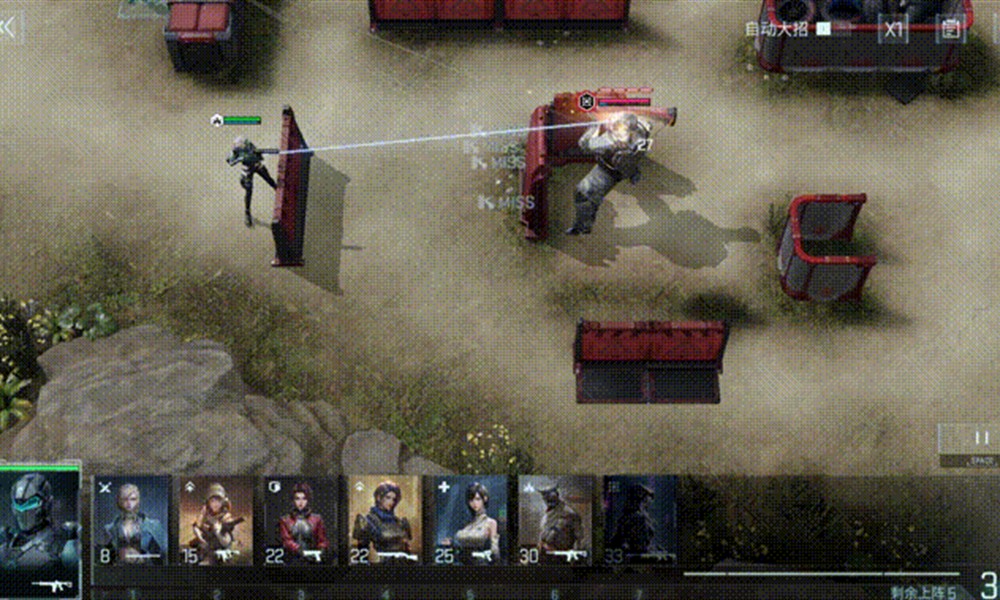
Task: Deploy the blonde woman card costing 8
Action: point(132,520)
